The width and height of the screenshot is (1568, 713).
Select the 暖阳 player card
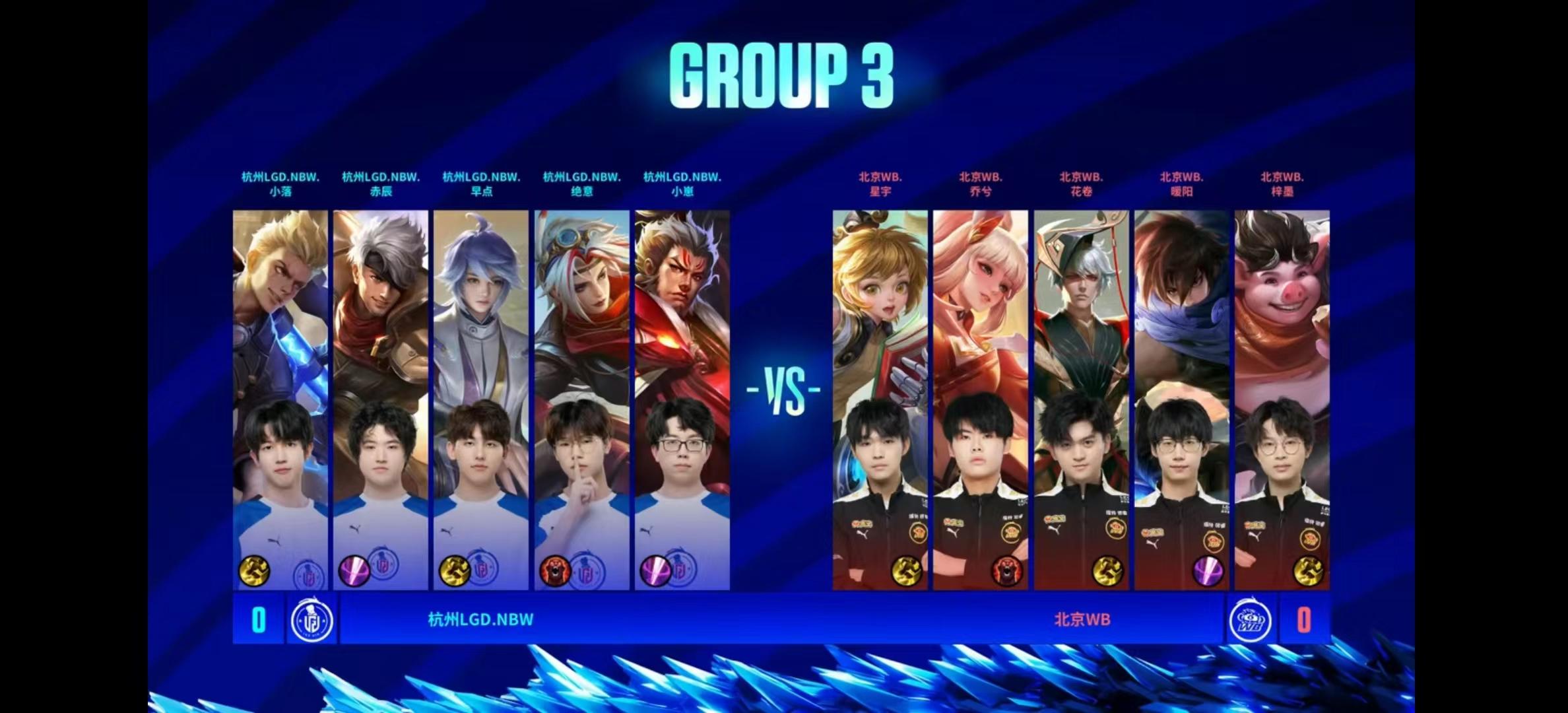pyautogui.click(x=1182, y=399)
